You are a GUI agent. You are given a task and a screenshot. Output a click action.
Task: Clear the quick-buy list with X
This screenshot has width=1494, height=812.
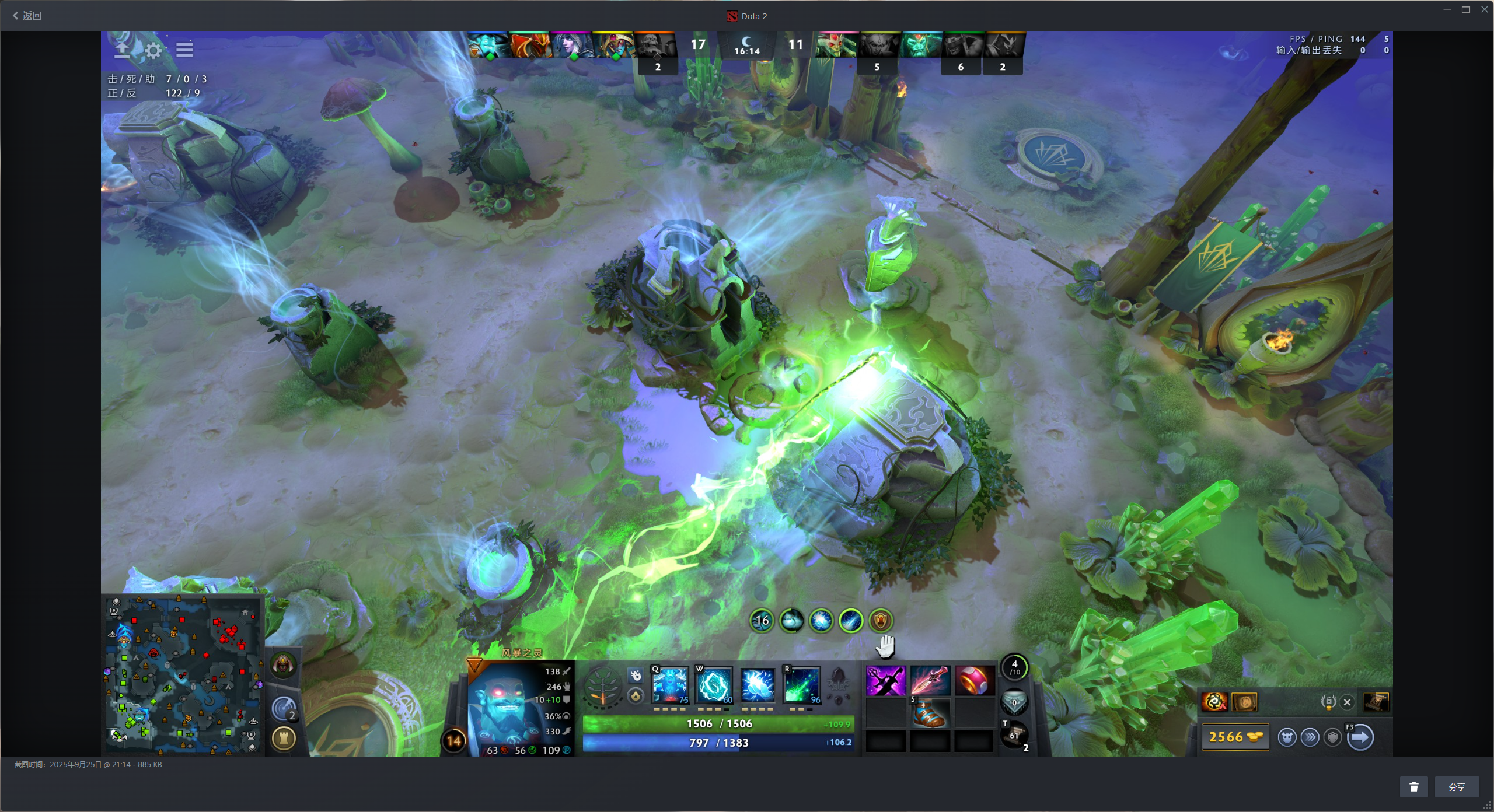point(1347,702)
